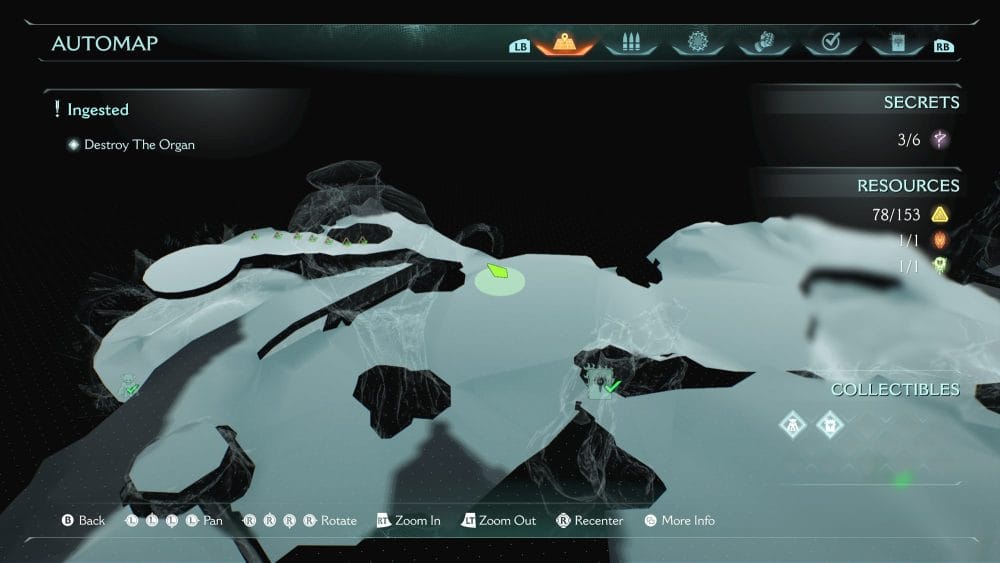Viewport: 1000px width, 563px height.
Task: Select the second collectible diamond icon
Action: point(830,425)
